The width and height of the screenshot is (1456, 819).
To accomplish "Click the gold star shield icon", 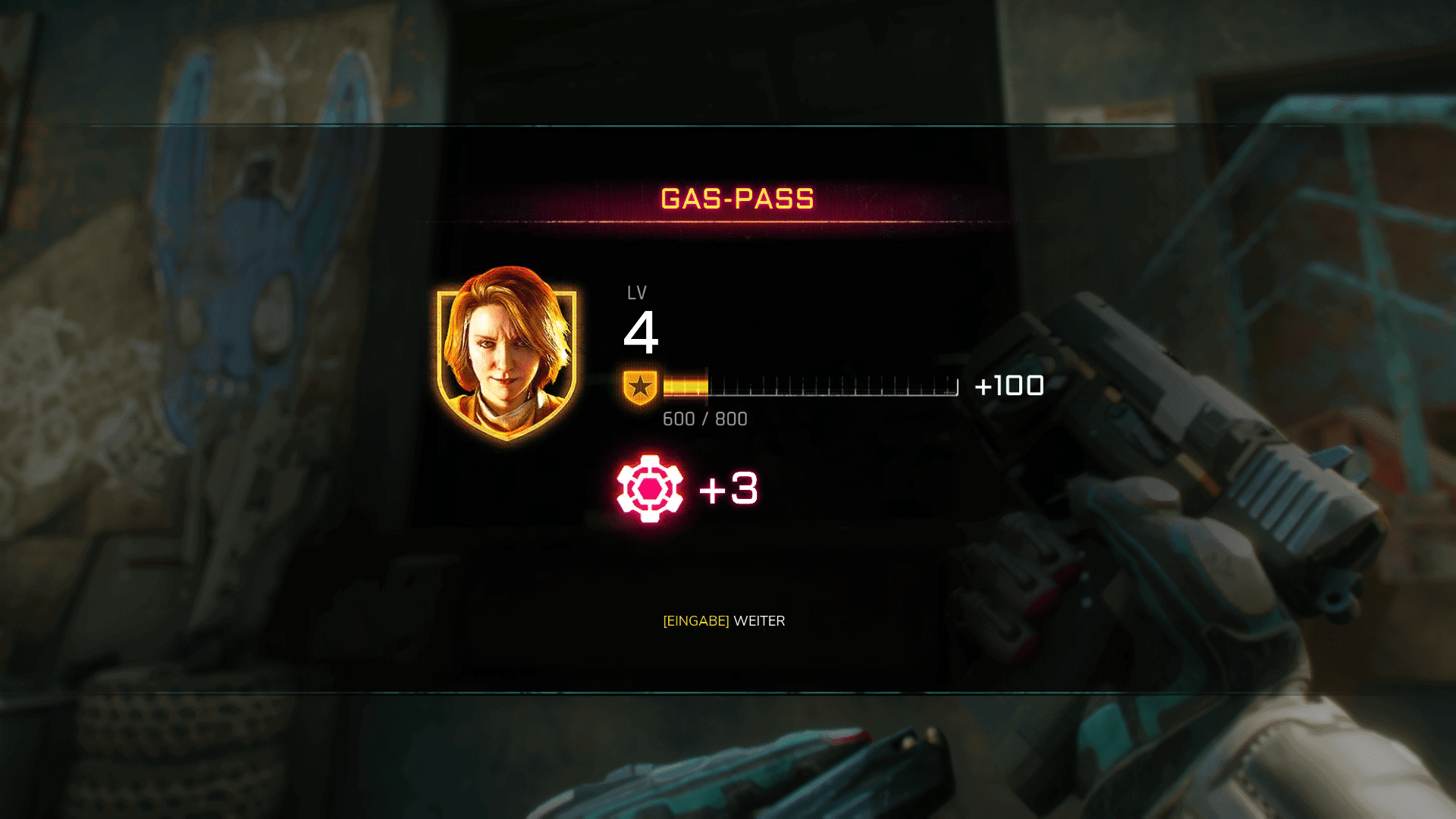I will [640, 387].
